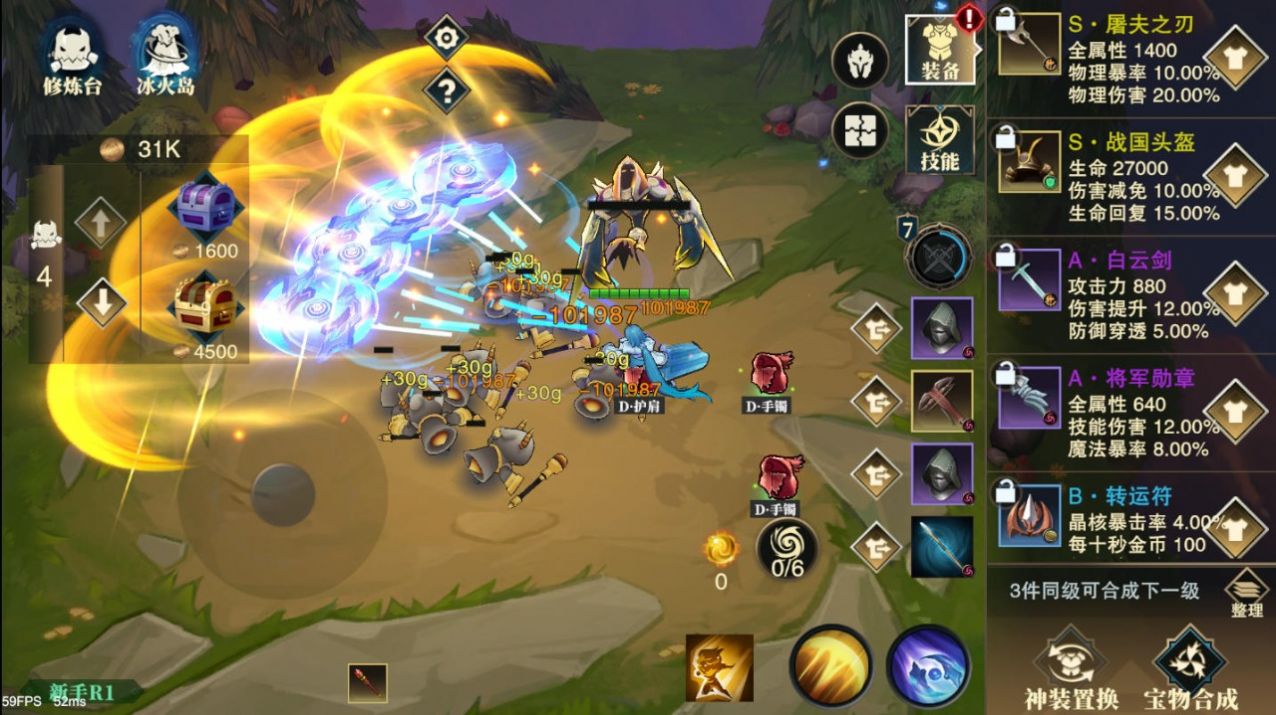This screenshot has width=1276, height=715.
Task: Open the 修炼台 training platform
Action: (72, 55)
